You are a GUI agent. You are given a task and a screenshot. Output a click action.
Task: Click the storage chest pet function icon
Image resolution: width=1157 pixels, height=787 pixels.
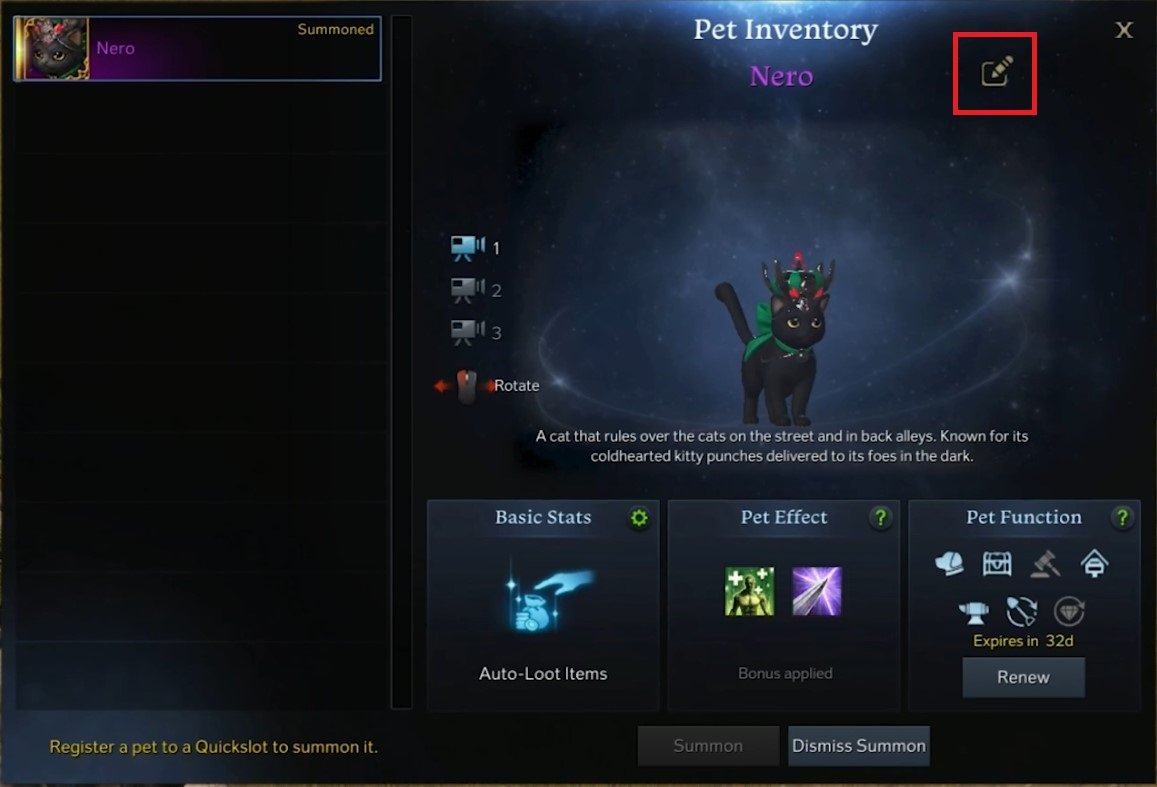click(997, 564)
